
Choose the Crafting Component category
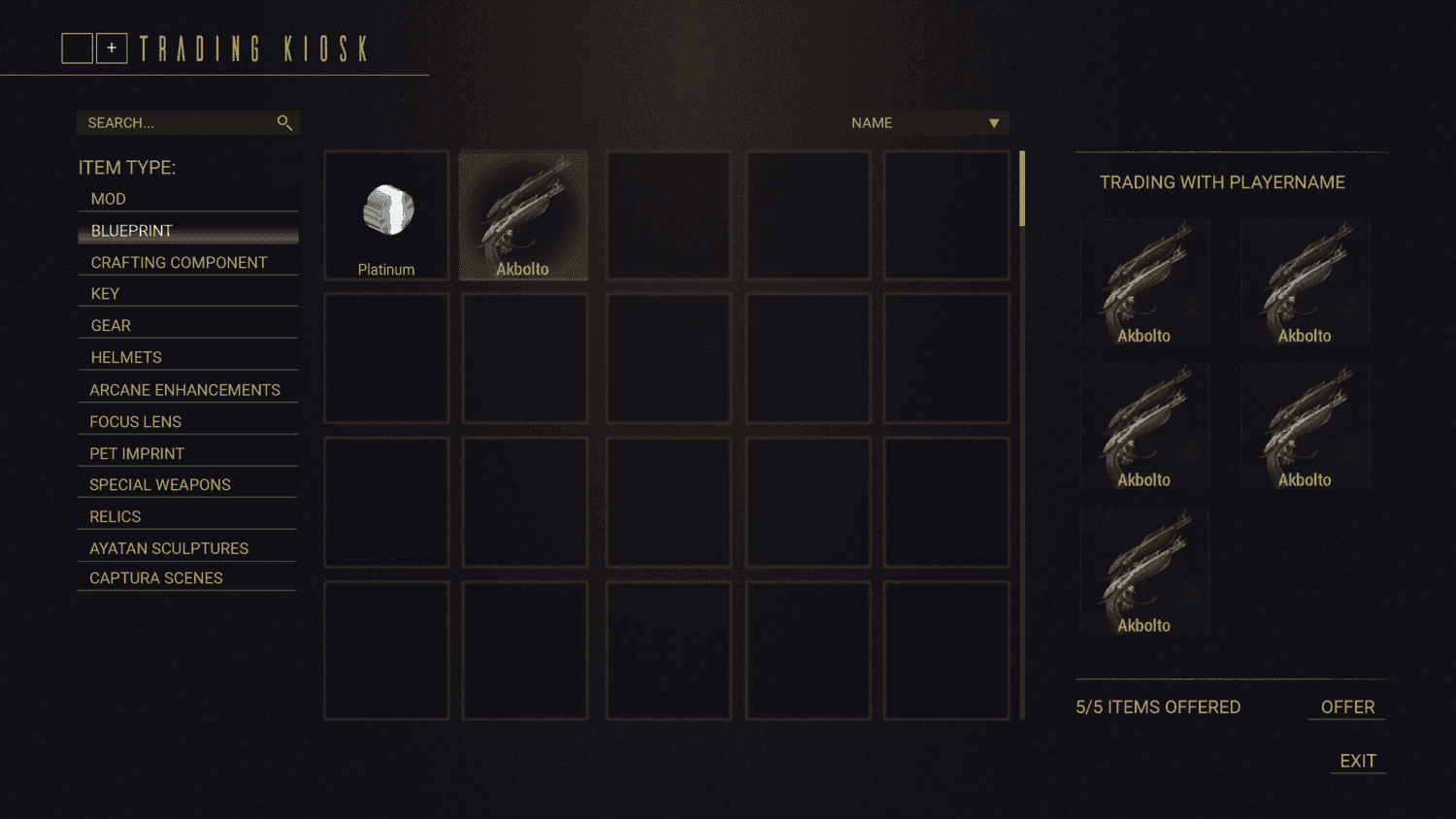pos(179,263)
